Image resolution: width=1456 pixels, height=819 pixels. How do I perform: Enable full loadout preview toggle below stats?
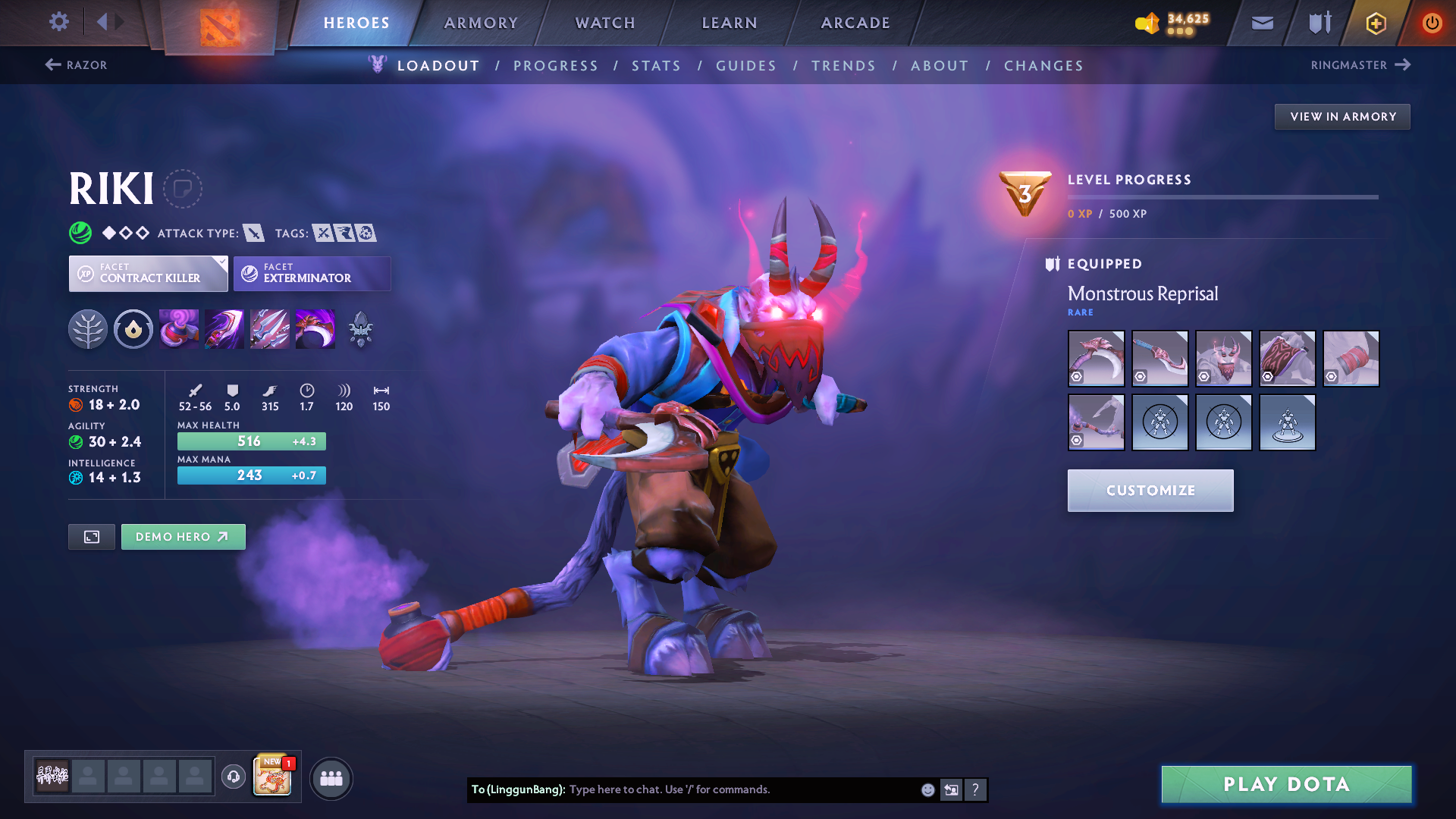[91, 536]
